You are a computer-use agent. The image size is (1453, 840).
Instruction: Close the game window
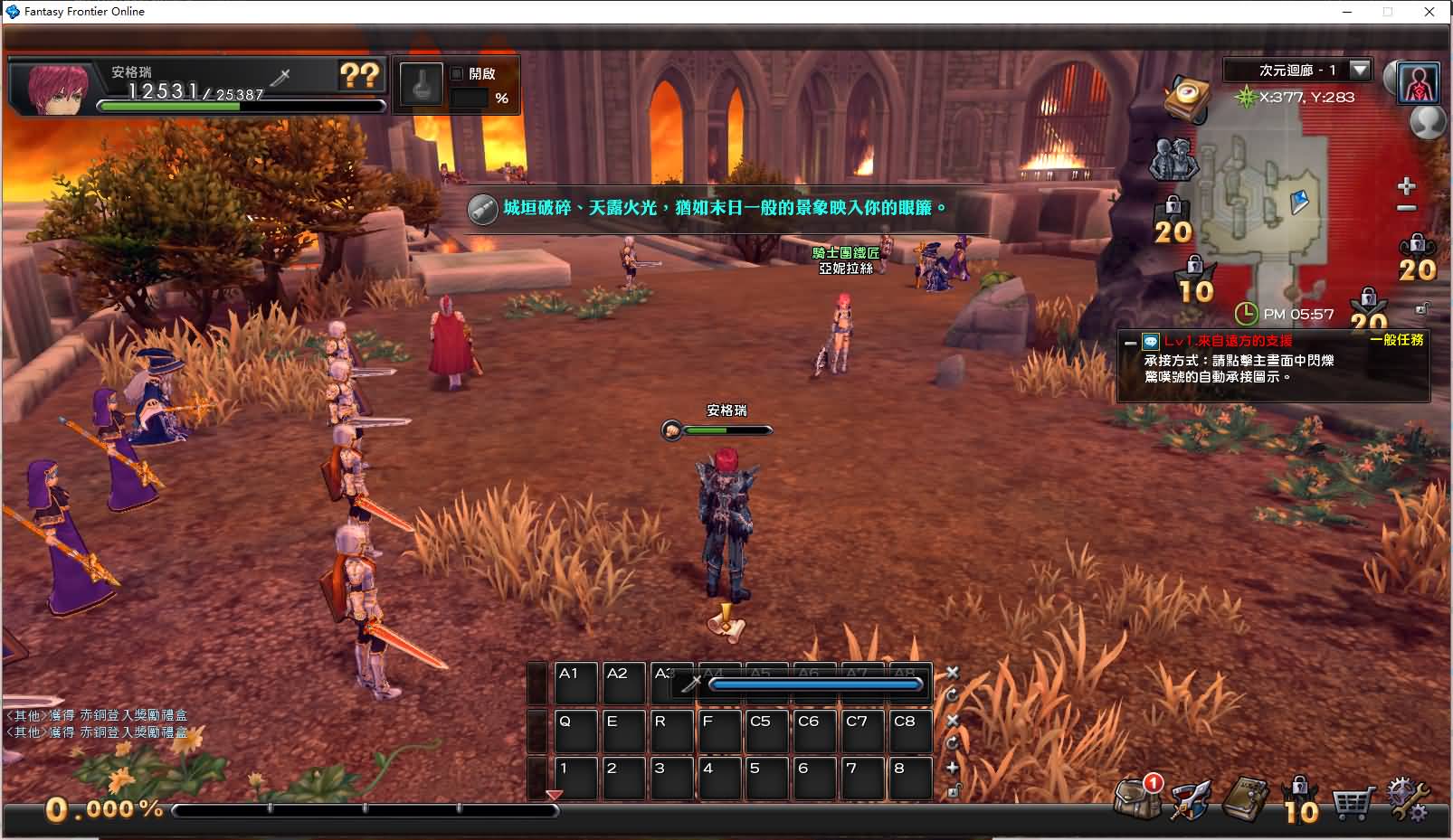click(x=1429, y=12)
